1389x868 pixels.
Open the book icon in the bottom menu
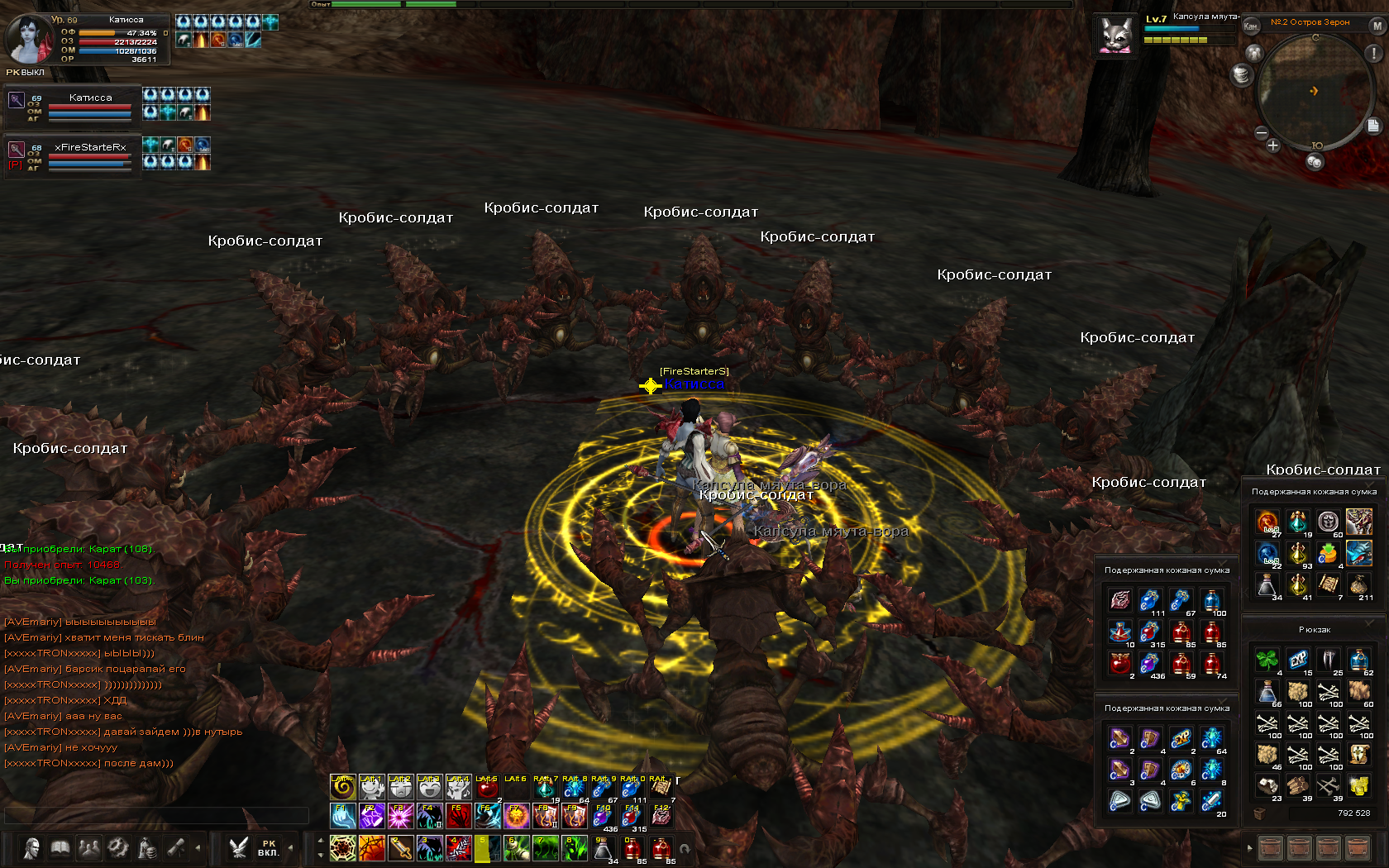tap(60, 848)
